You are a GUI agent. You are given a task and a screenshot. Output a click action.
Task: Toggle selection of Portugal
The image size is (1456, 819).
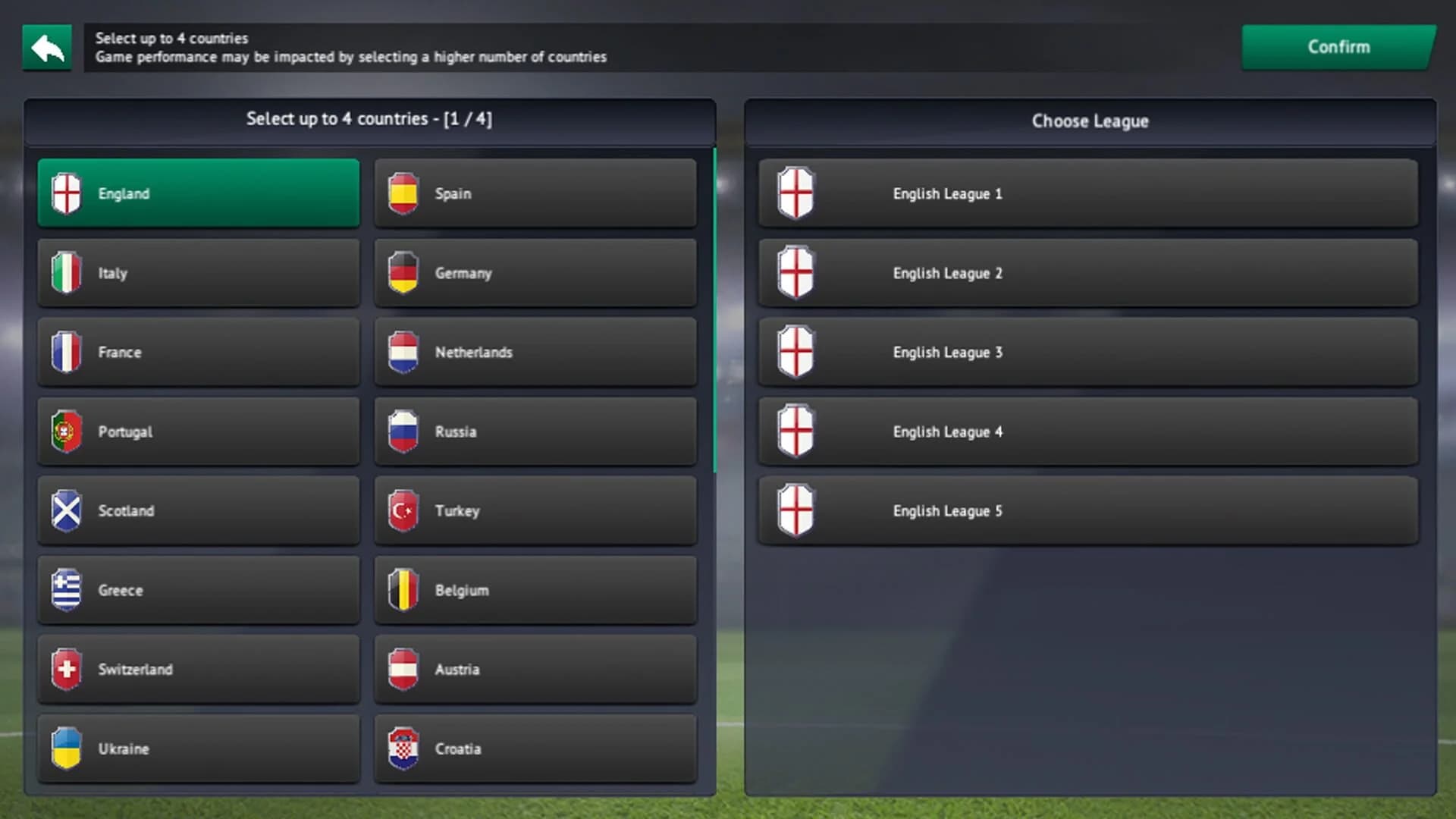click(x=199, y=431)
